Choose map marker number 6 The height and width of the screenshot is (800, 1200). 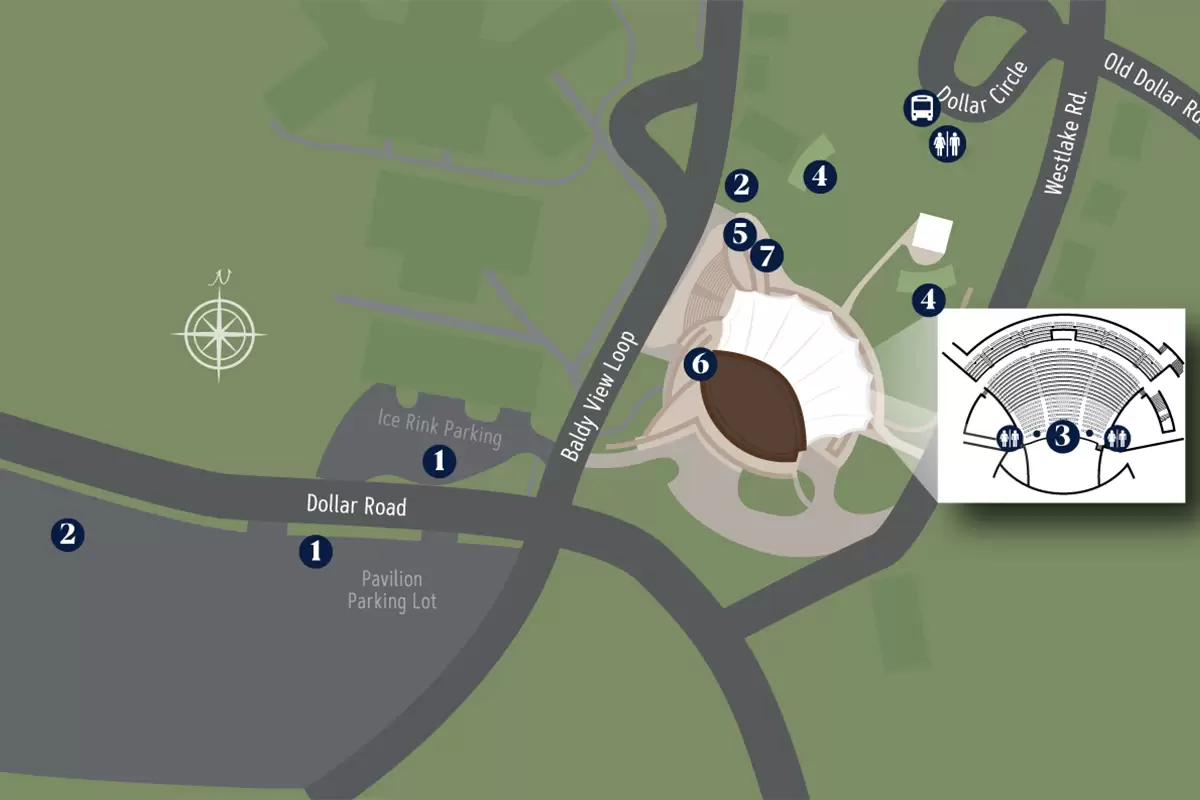pos(700,364)
